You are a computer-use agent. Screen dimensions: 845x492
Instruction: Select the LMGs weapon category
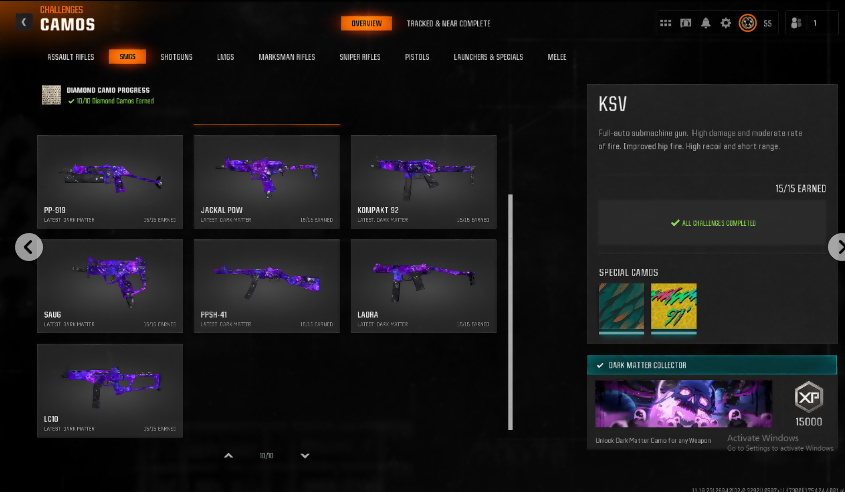click(225, 57)
